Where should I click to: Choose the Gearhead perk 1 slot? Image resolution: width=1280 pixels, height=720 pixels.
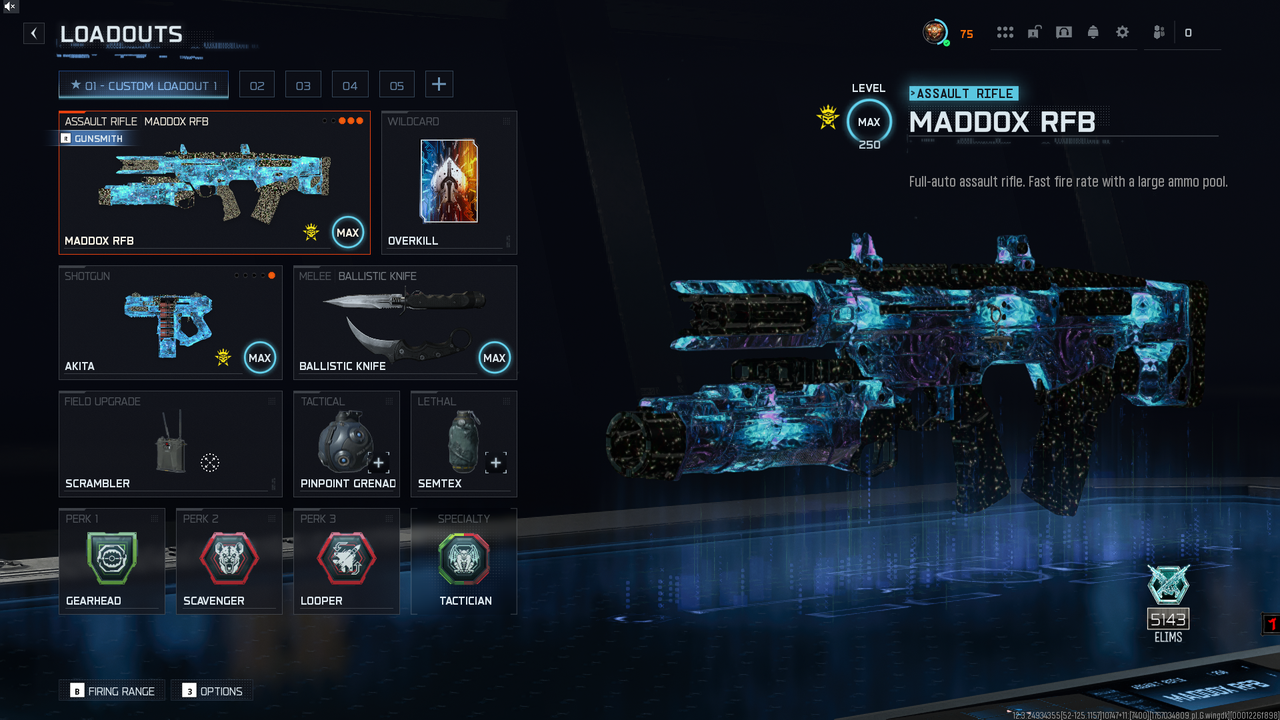pos(111,561)
